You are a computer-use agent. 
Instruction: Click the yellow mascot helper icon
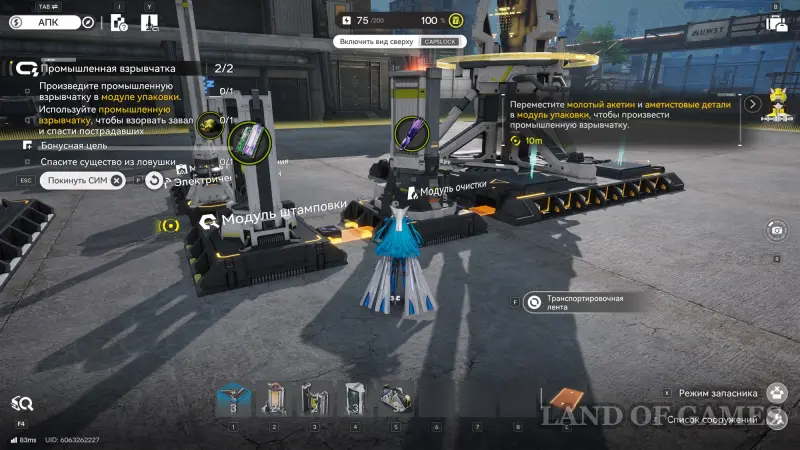(776, 102)
